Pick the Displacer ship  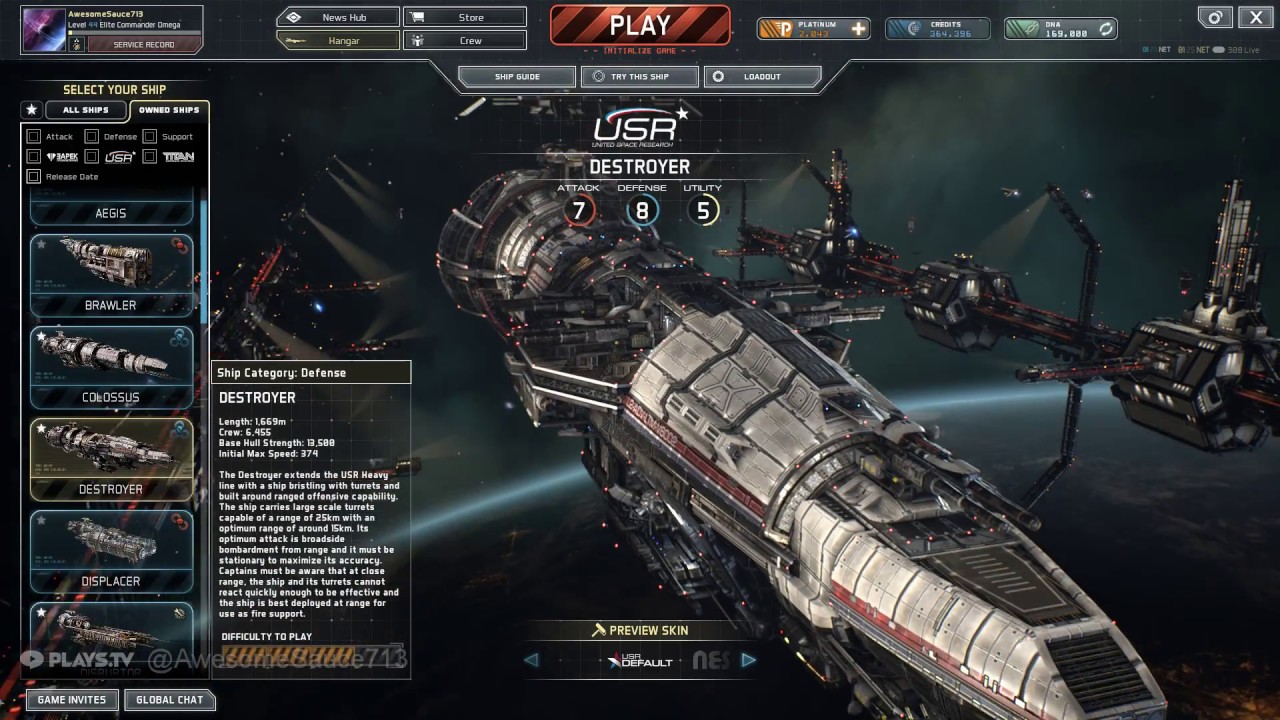(x=111, y=551)
